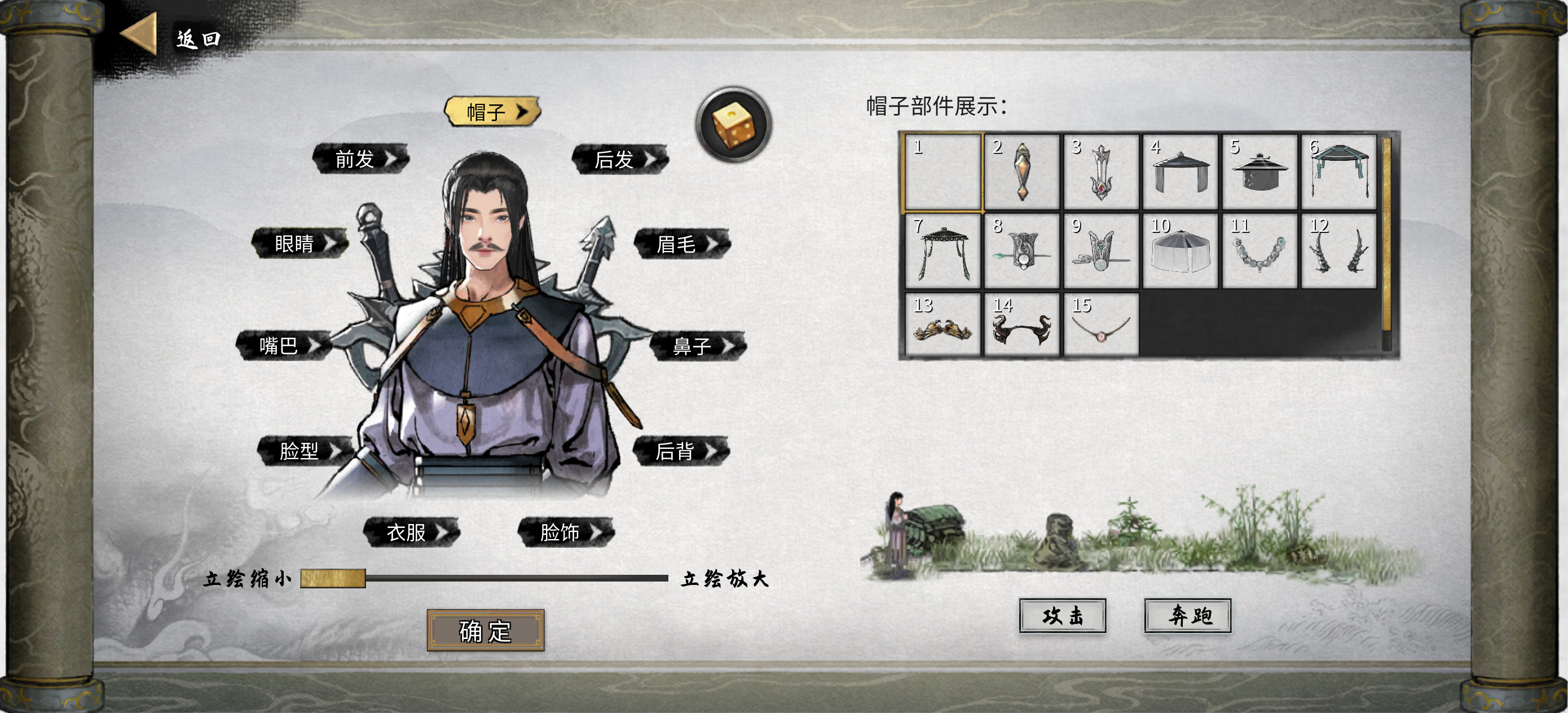Viewport: 1568px width, 713px height.
Task: Select hat option 2, the hairpin ornament
Action: click(1023, 171)
